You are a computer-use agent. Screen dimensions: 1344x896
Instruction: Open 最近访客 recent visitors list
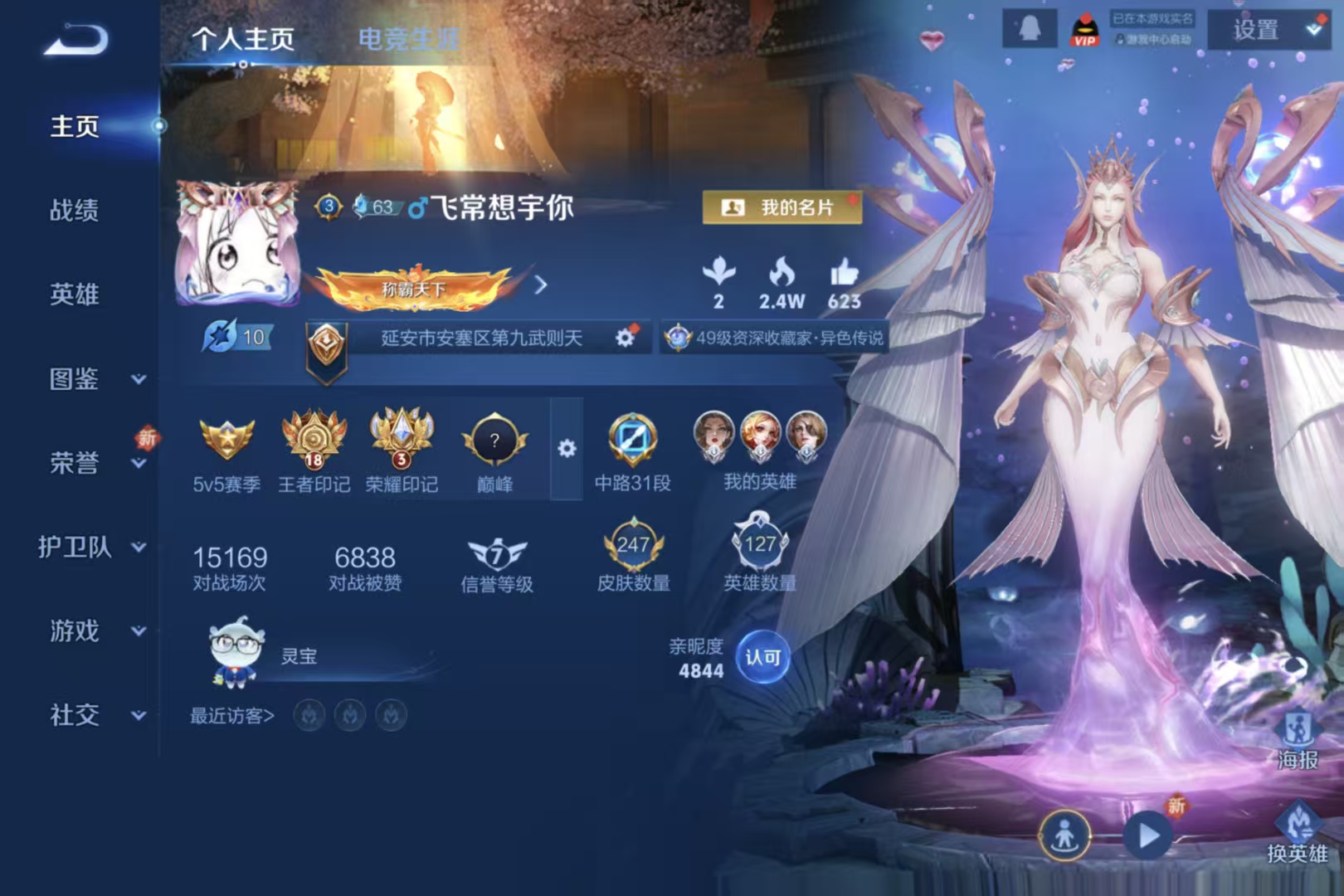click(232, 716)
